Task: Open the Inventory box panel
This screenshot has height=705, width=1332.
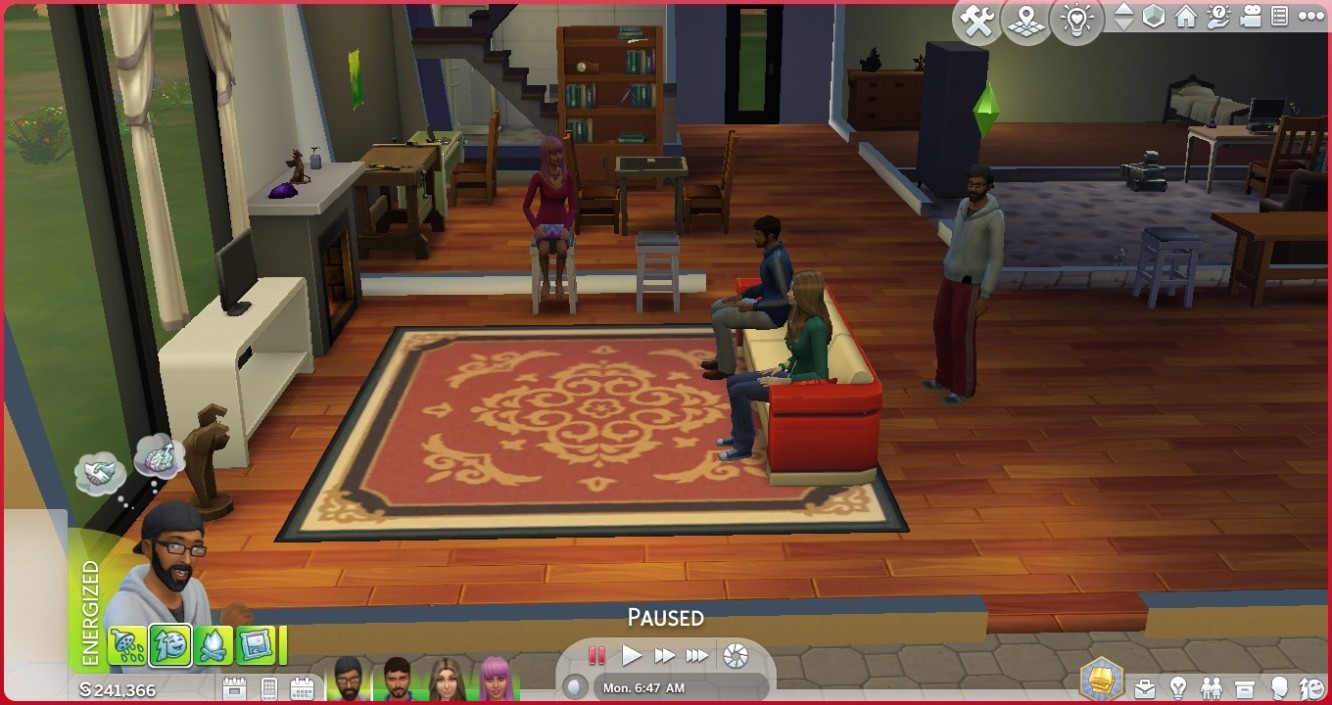Action: pyautogui.click(x=1244, y=688)
